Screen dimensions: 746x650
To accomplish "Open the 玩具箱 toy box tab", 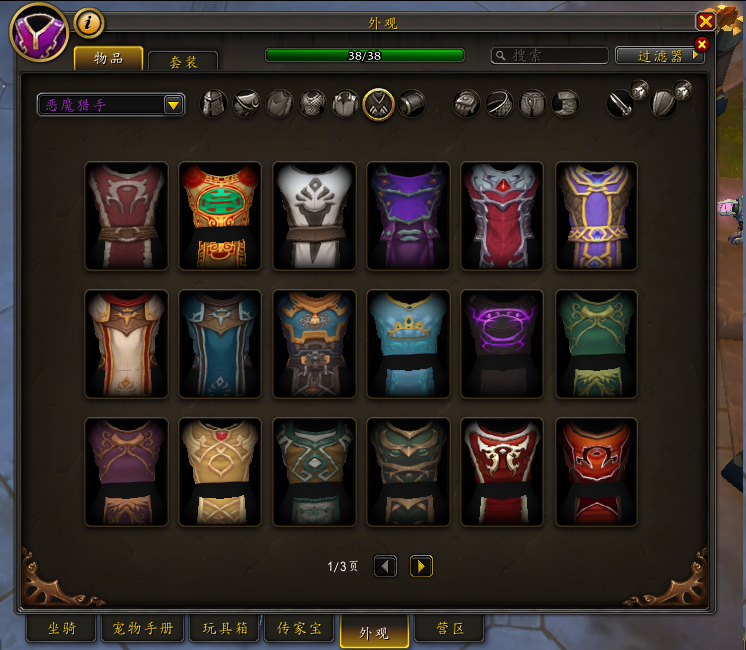I will (x=224, y=628).
